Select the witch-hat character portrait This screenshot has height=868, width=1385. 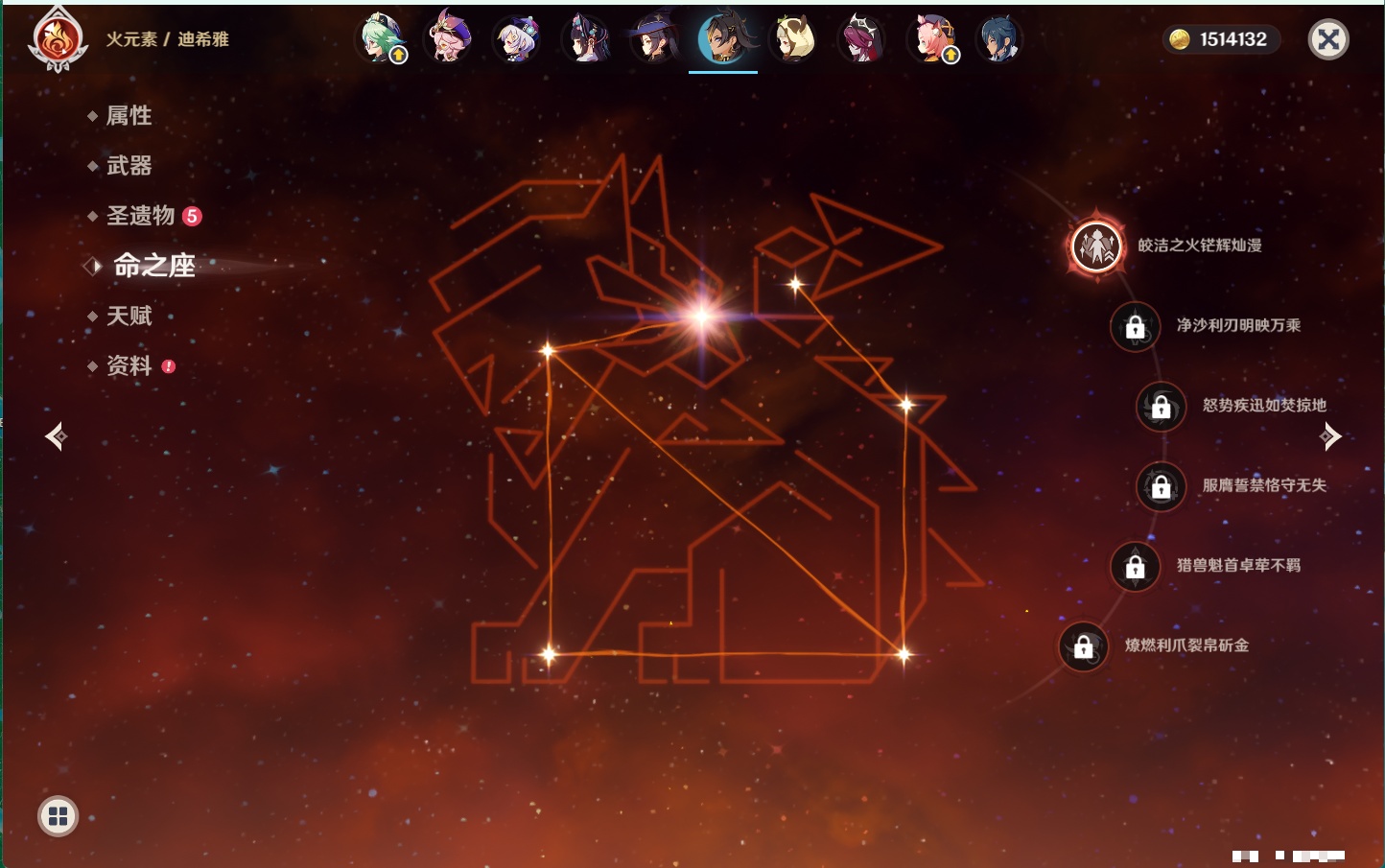pos(655,39)
